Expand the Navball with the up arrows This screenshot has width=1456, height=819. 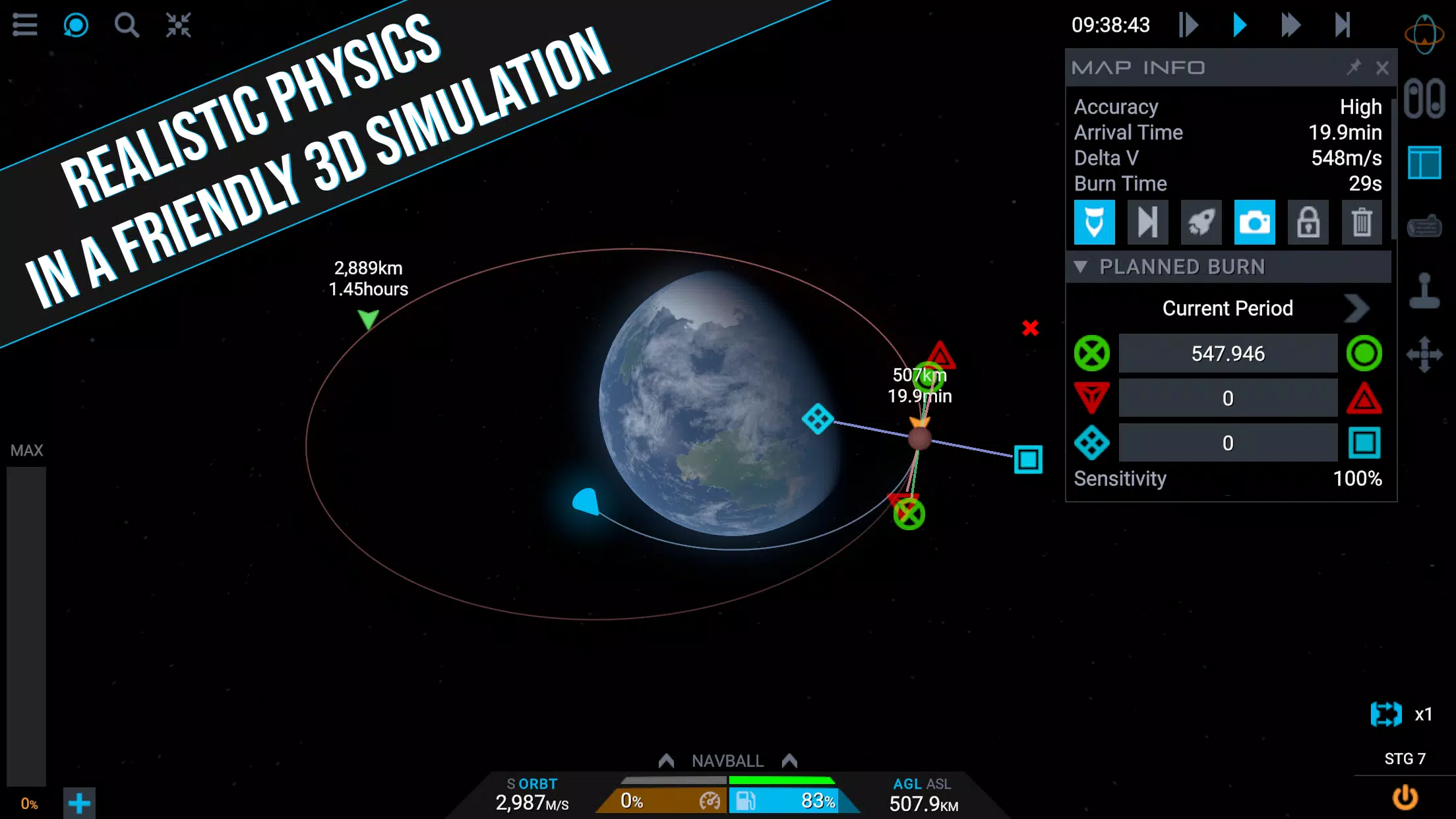point(667,759)
